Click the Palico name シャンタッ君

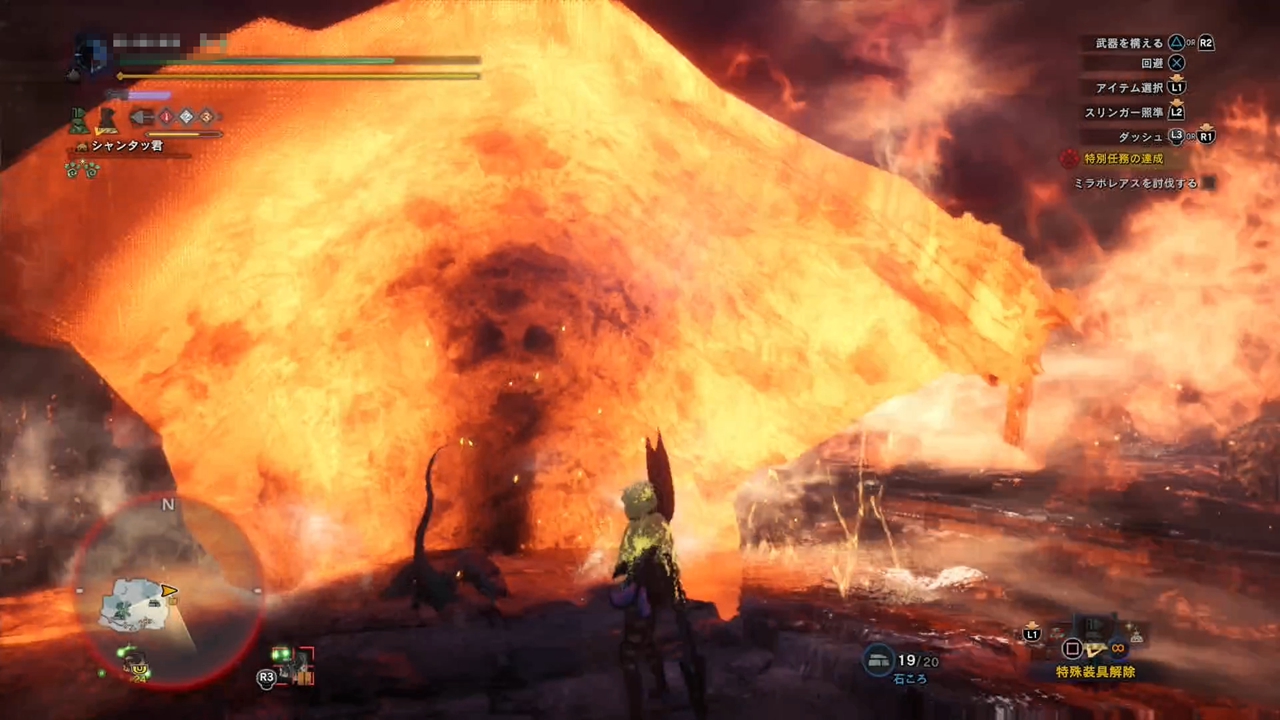(126, 146)
